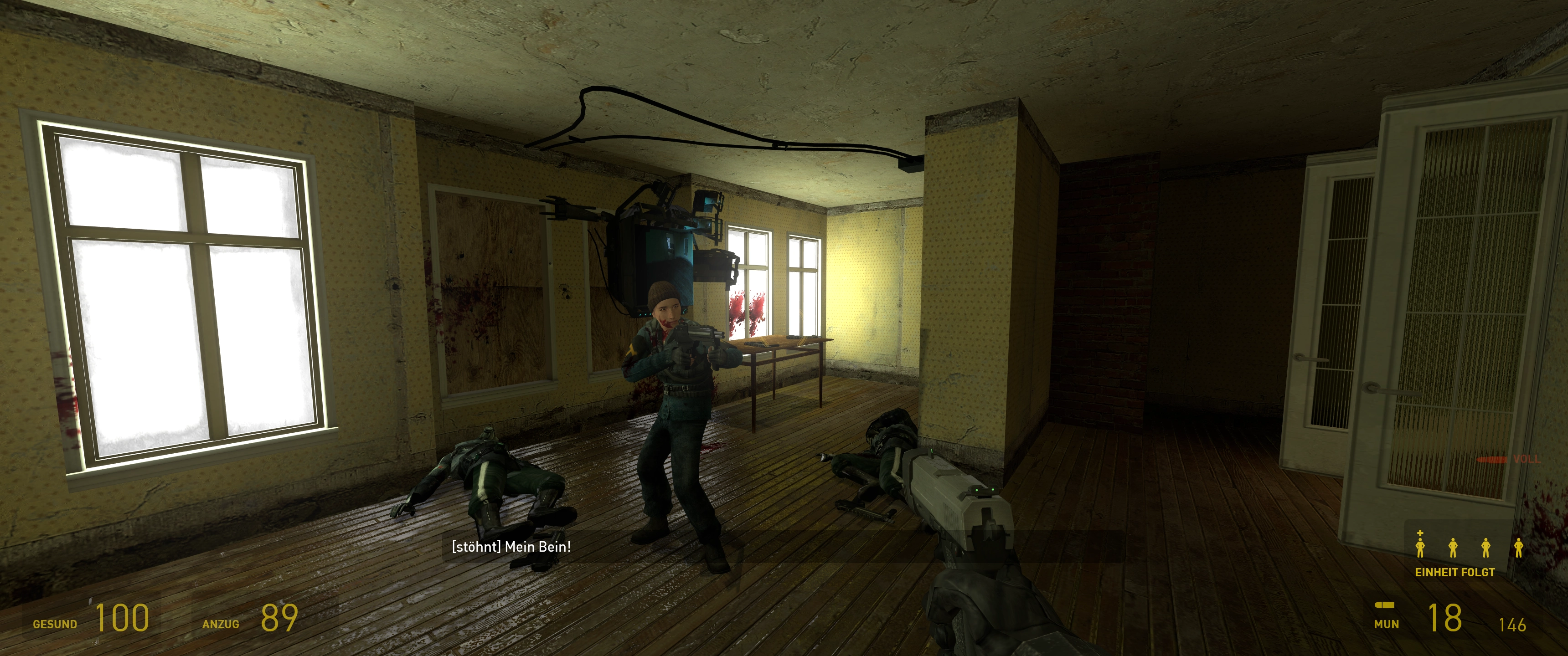Click the EINHEIT FOLGT squad status label
This screenshot has height=656, width=1568.
coord(1454,573)
